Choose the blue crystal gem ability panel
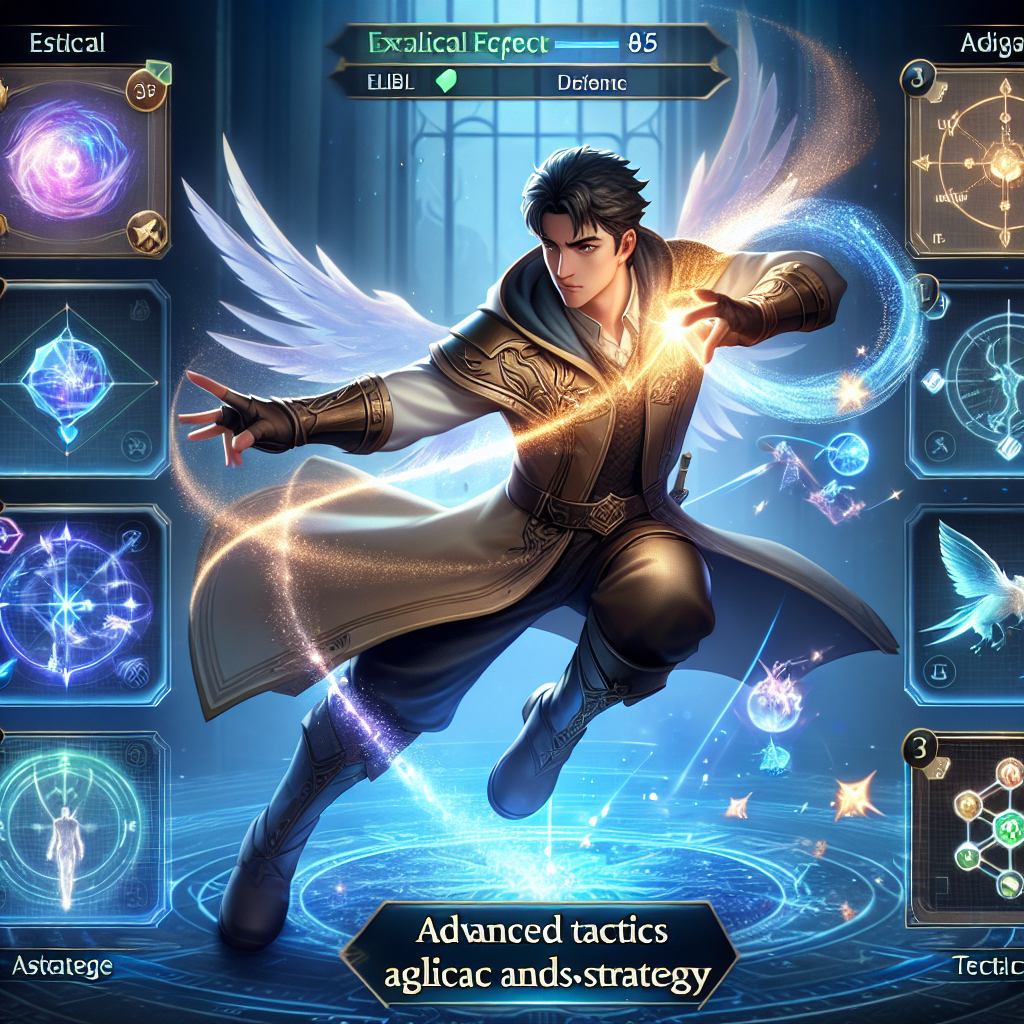The width and height of the screenshot is (1024, 1024). click(82, 378)
